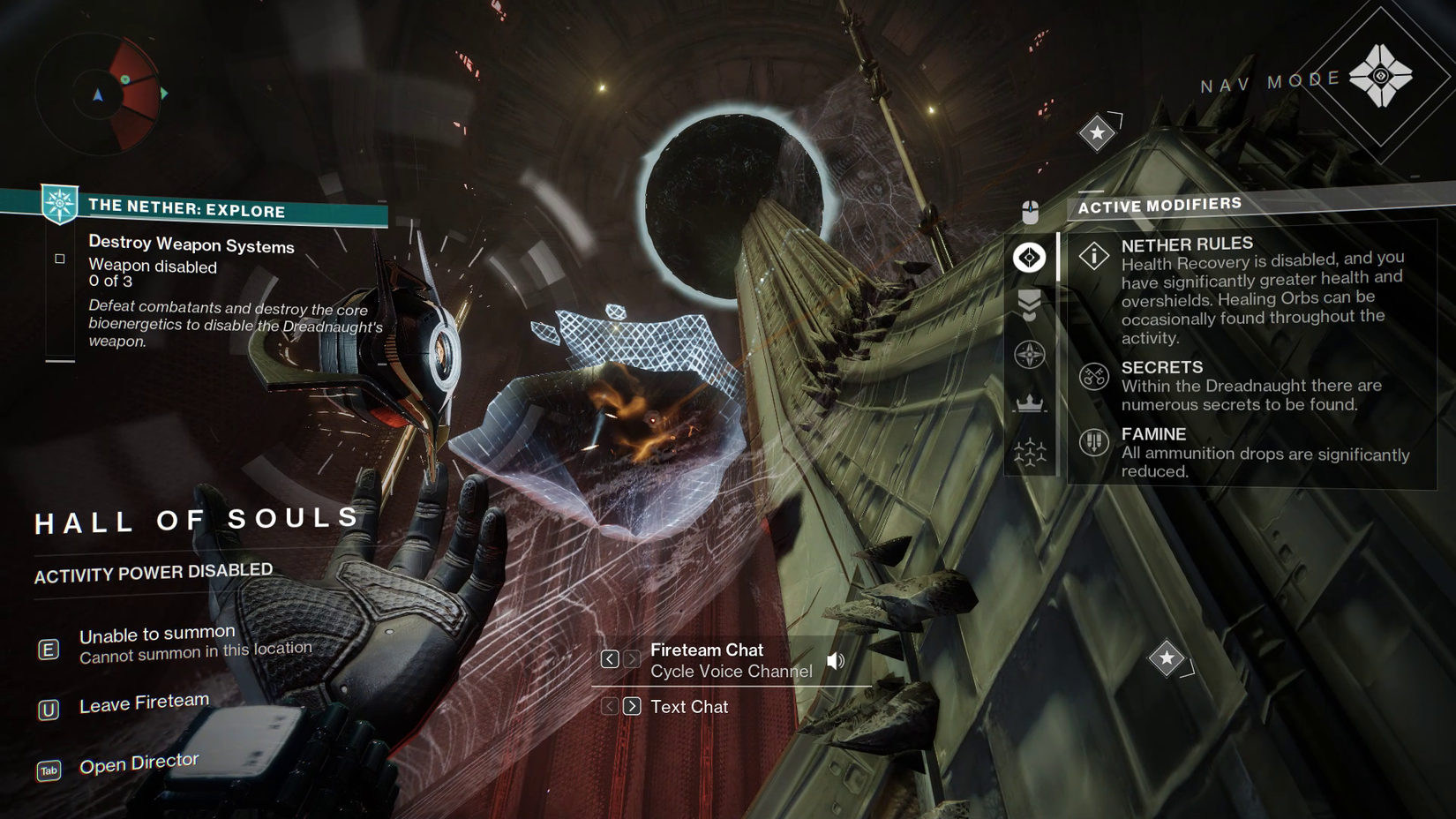Screen dimensions: 1456x819
Task: Cycle voice channel with the left arrow
Action: [610, 659]
